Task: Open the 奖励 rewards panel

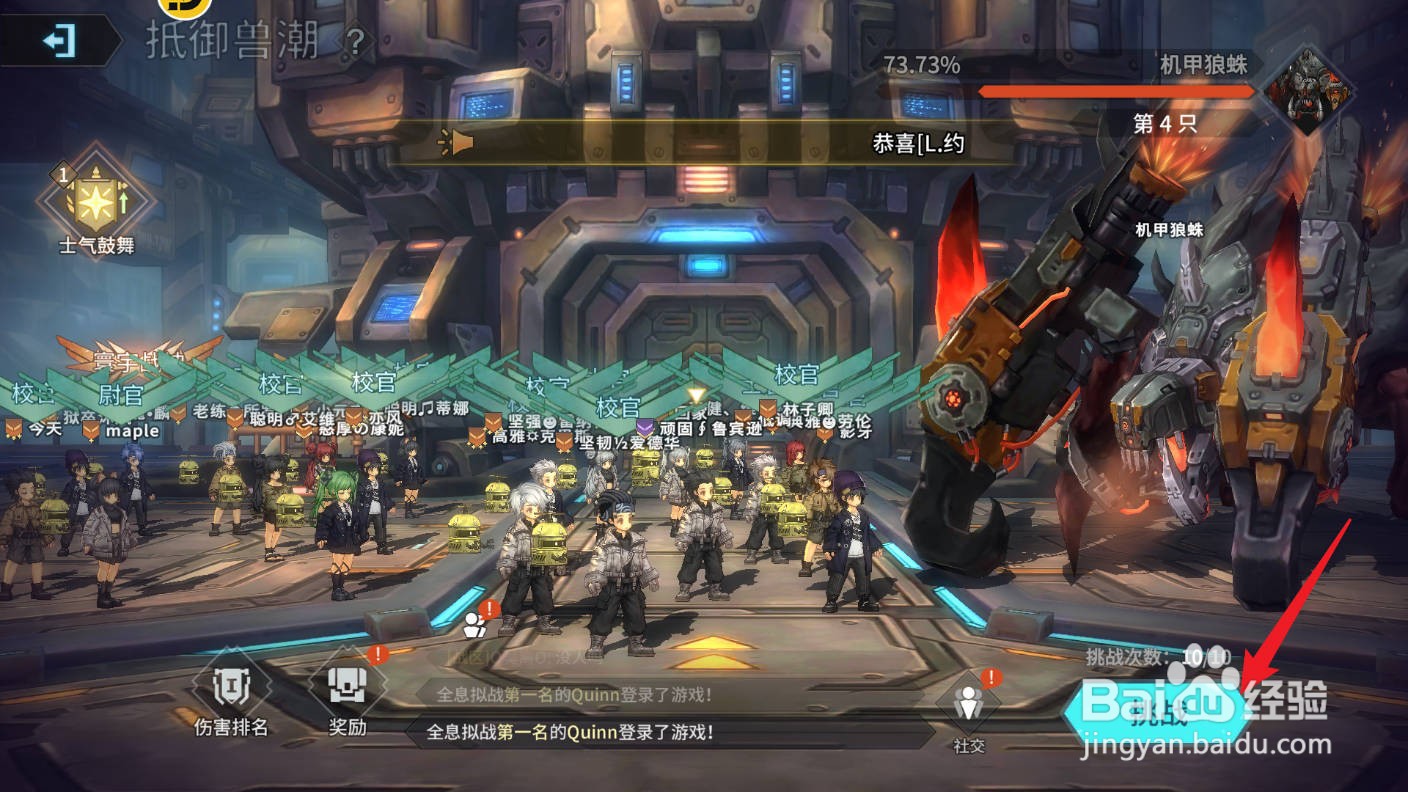Action: coord(348,689)
